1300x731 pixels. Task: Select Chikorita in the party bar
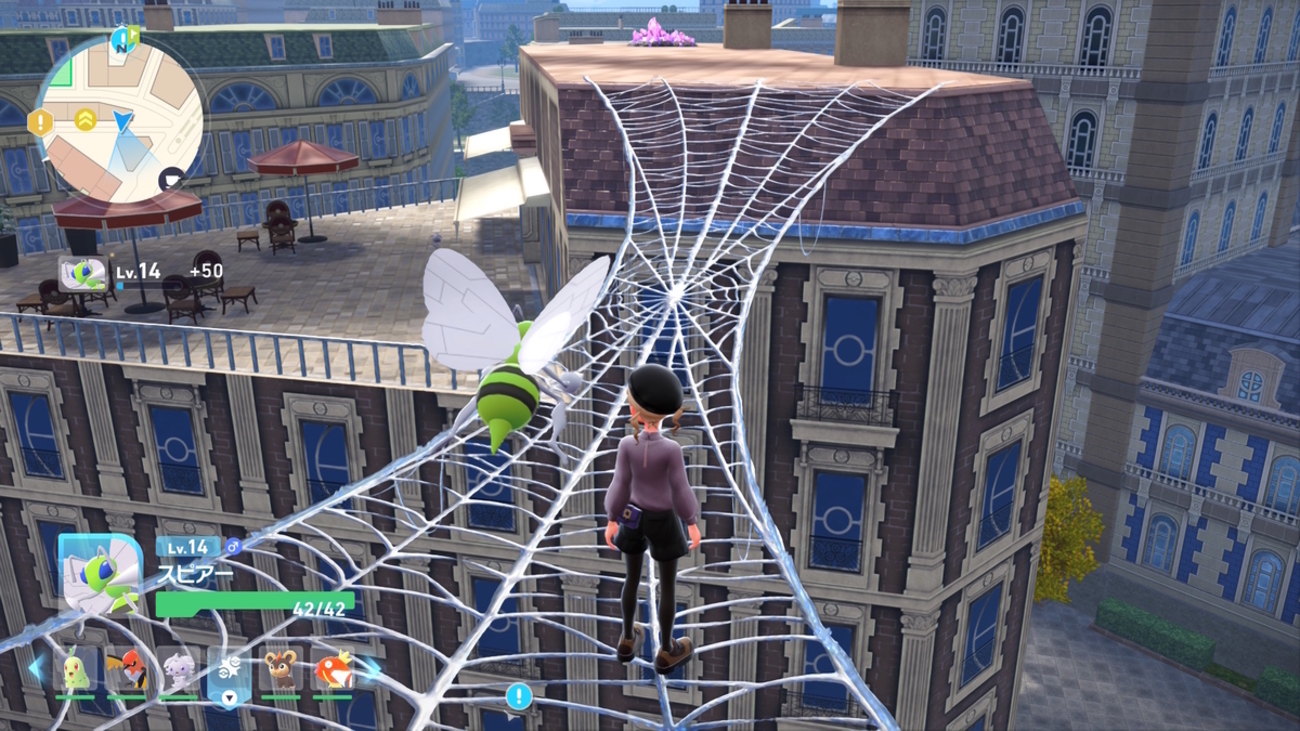tap(76, 669)
